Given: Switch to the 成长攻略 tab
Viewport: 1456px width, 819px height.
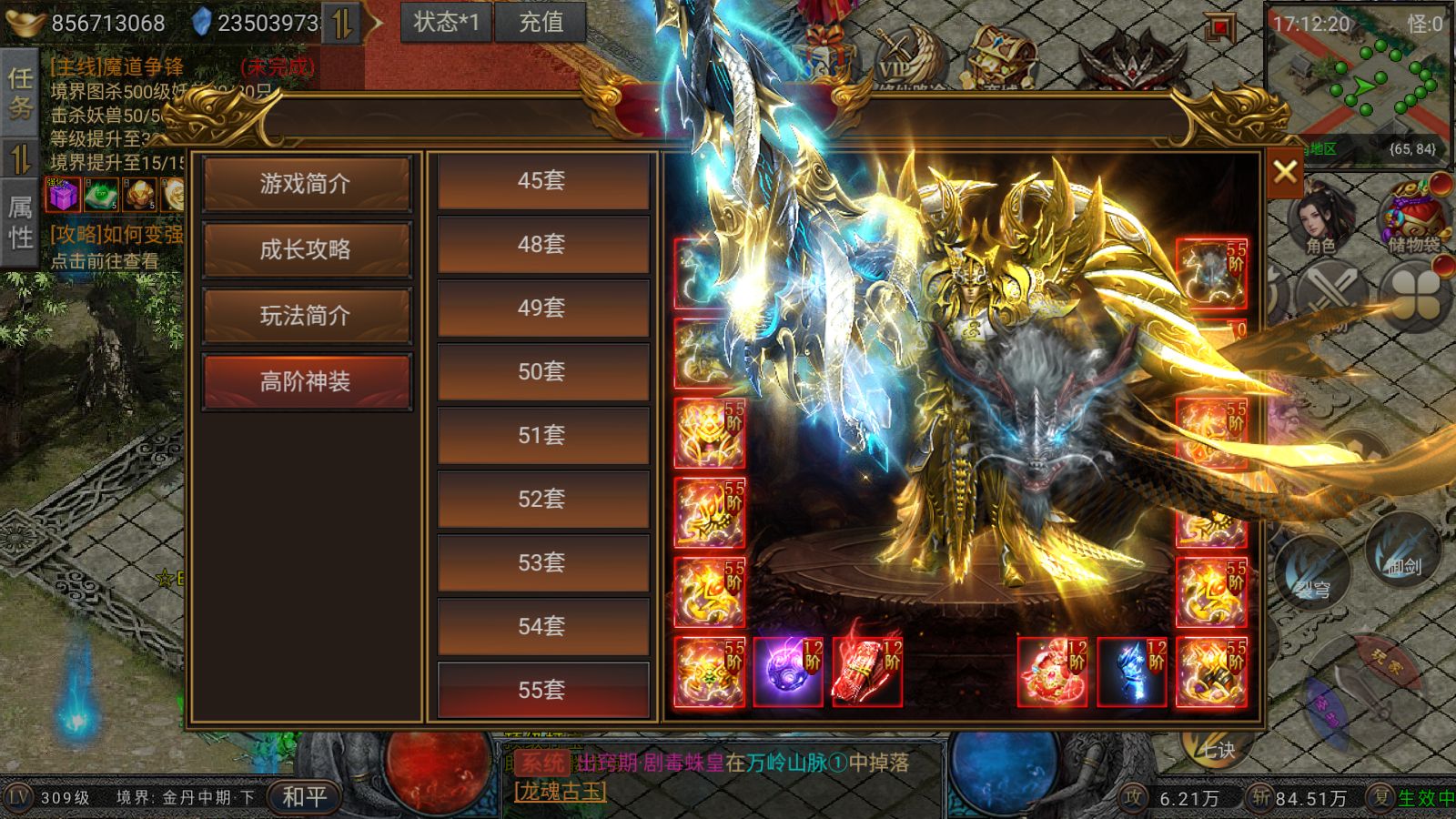Looking at the screenshot, I should point(306,249).
